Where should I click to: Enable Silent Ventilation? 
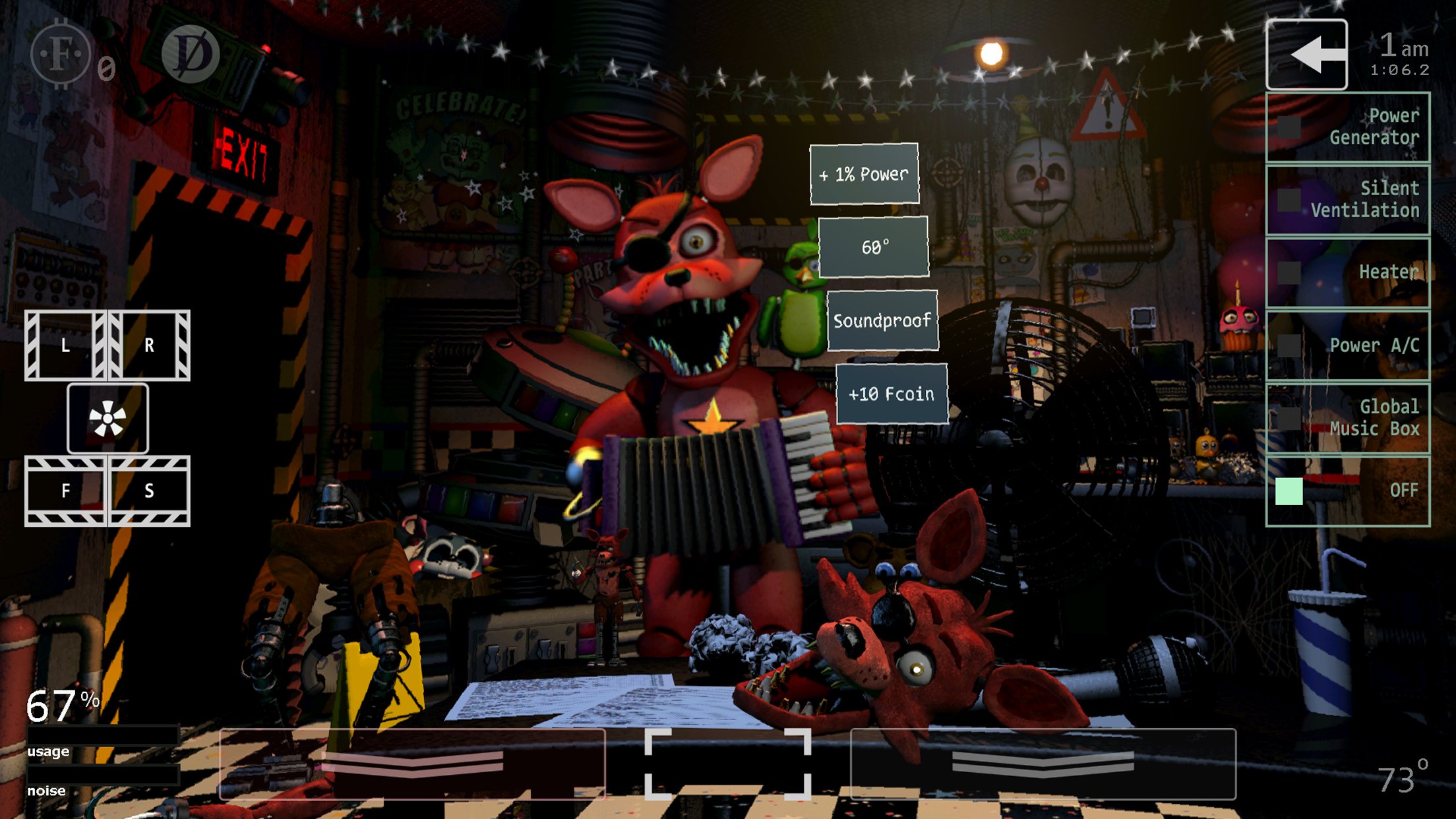click(1347, 200)
